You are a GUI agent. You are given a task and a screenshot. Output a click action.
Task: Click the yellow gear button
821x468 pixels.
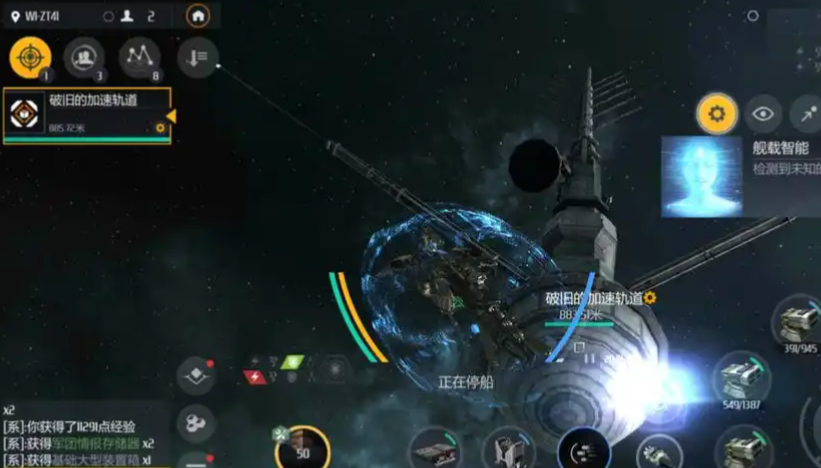pyautogui.click(x=716, y=114)
